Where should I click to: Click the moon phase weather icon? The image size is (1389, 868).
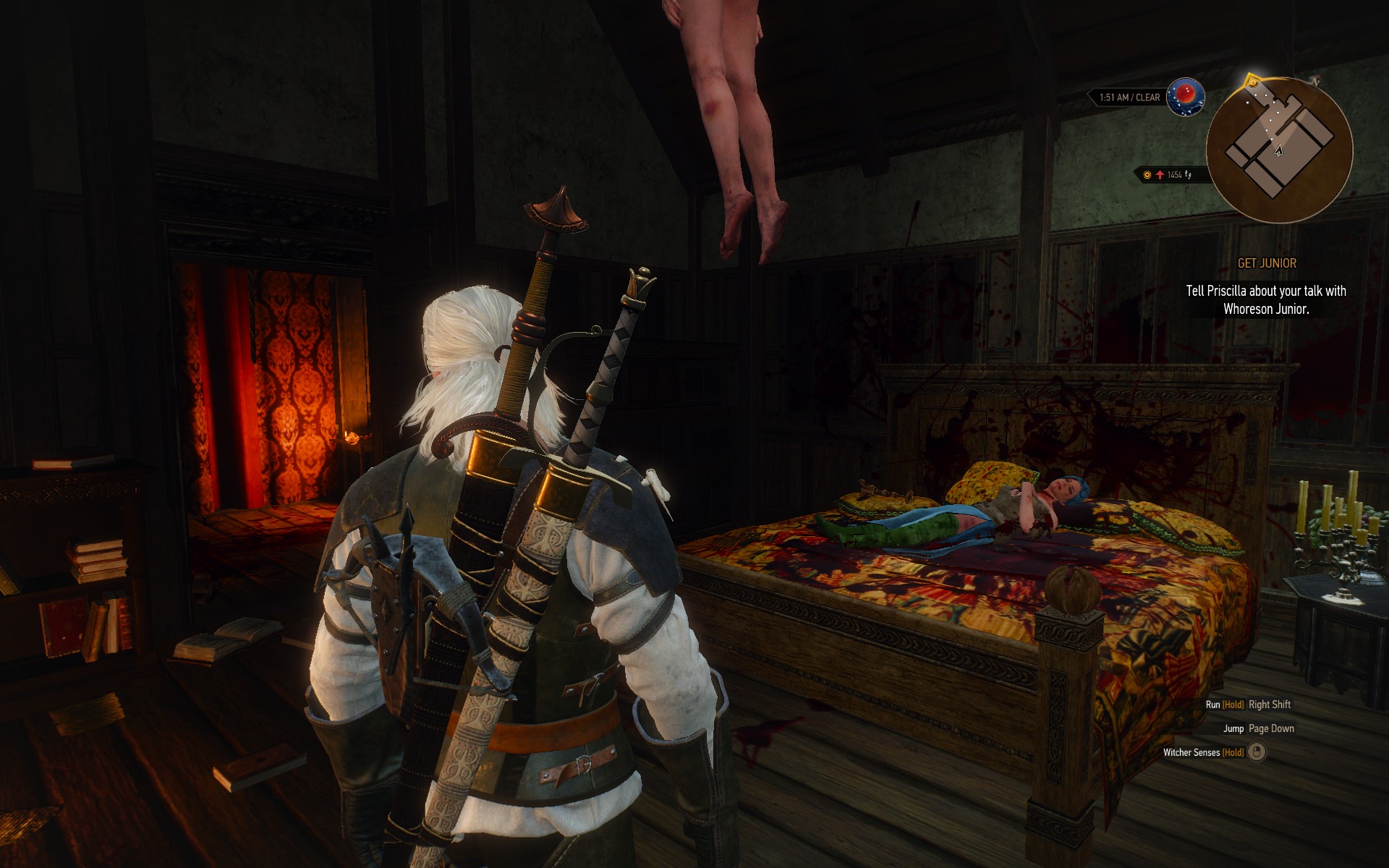coord(1185,96)
